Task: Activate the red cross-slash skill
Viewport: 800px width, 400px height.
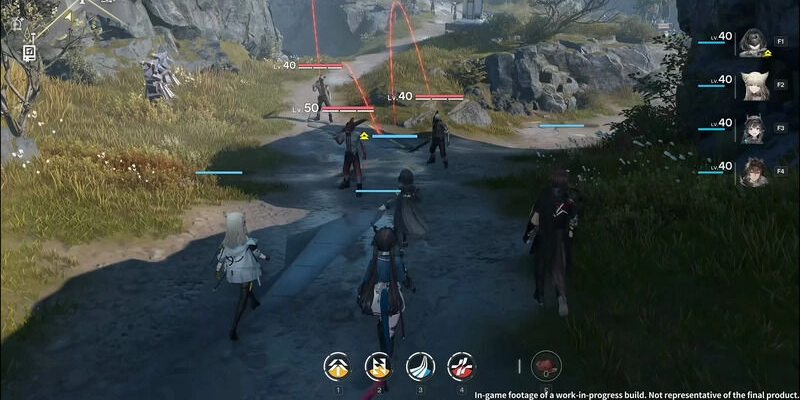Action: pyautogui.click(x=461, y=367)
